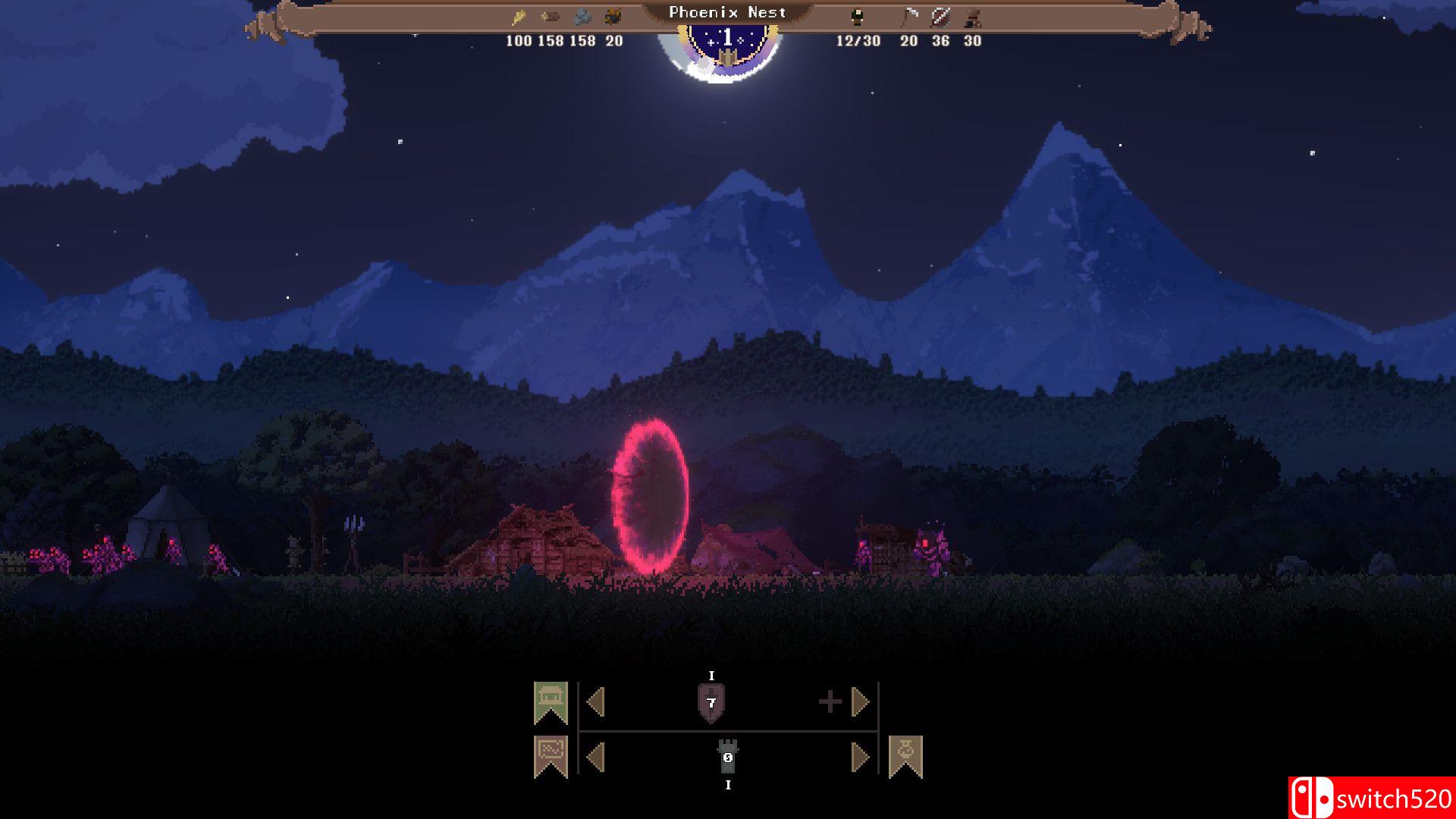Click the right arrow beside the shield unit

tap(859, 701)
